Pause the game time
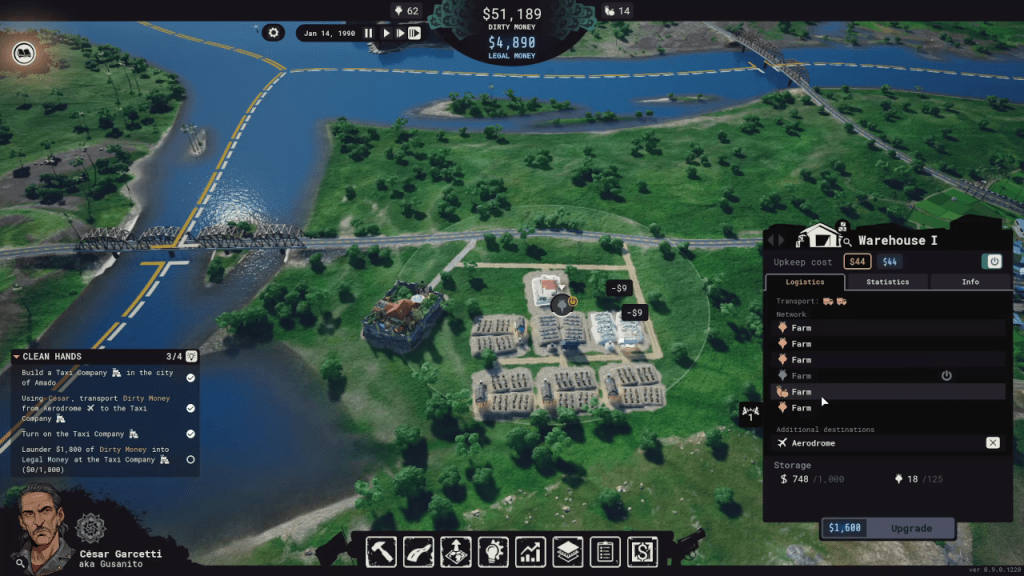Screen dimensions: 1024x576 click(368, 33)
